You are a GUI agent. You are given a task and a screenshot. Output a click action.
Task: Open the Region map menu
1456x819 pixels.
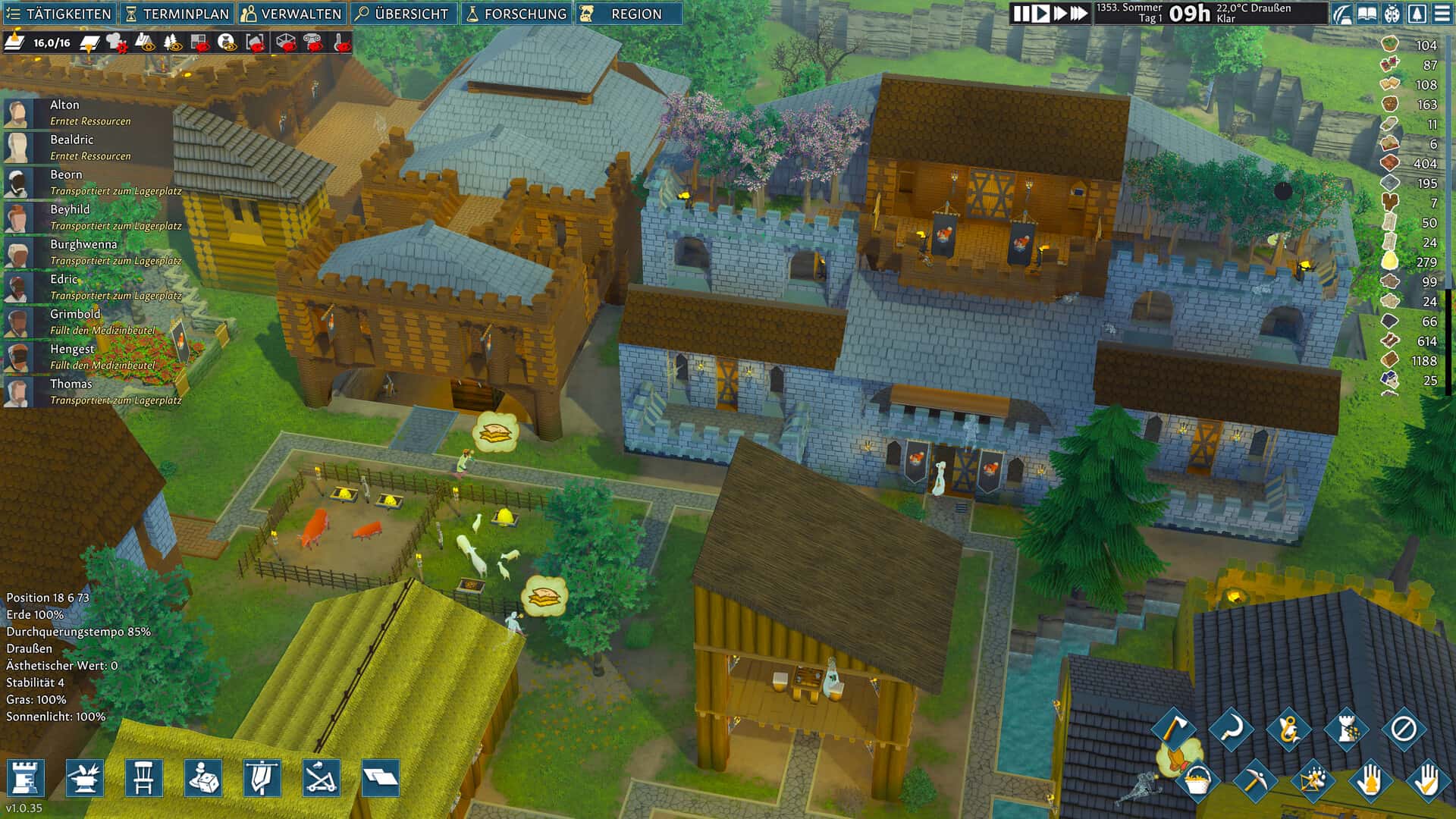click(x=628, y=14)
